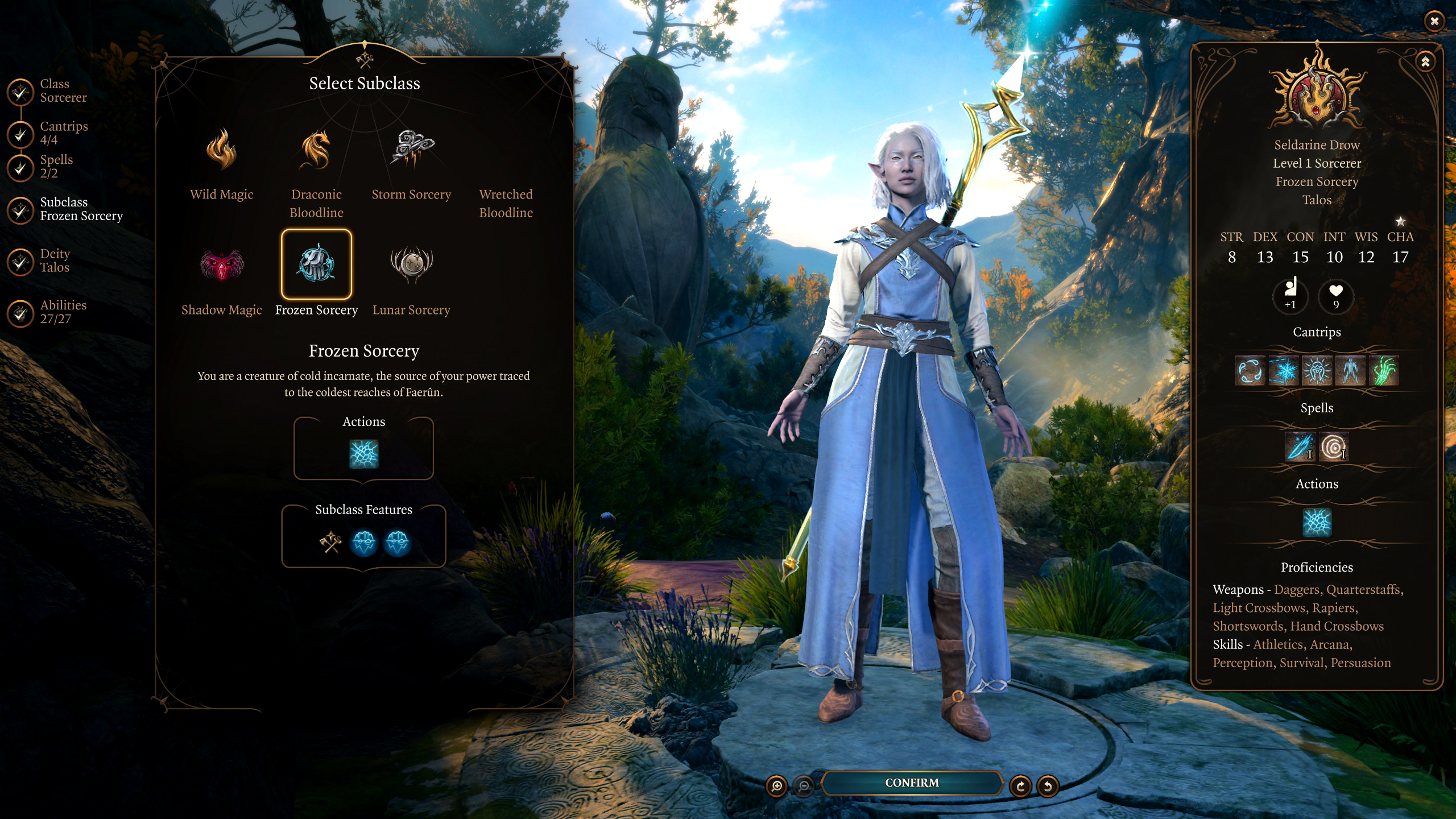
Task: Confirm the character selections
Action: [912, 783]
